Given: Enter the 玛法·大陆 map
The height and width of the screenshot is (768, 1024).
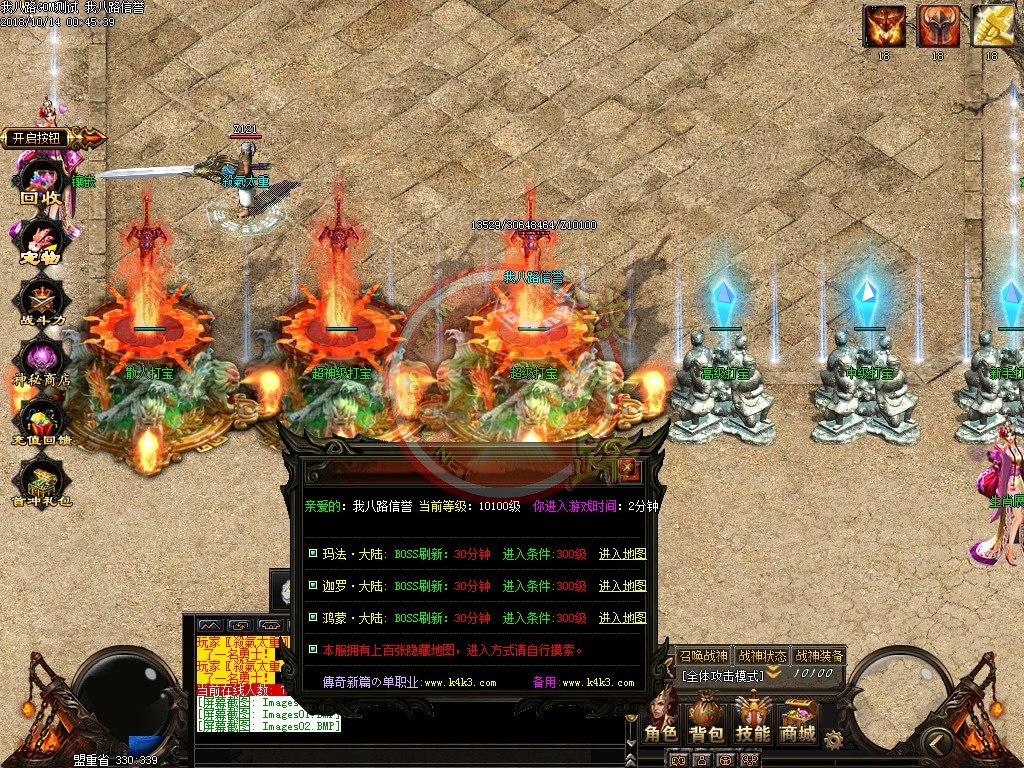Looking at the screenshot, I should pyautogui.click(x=622, y=554).
